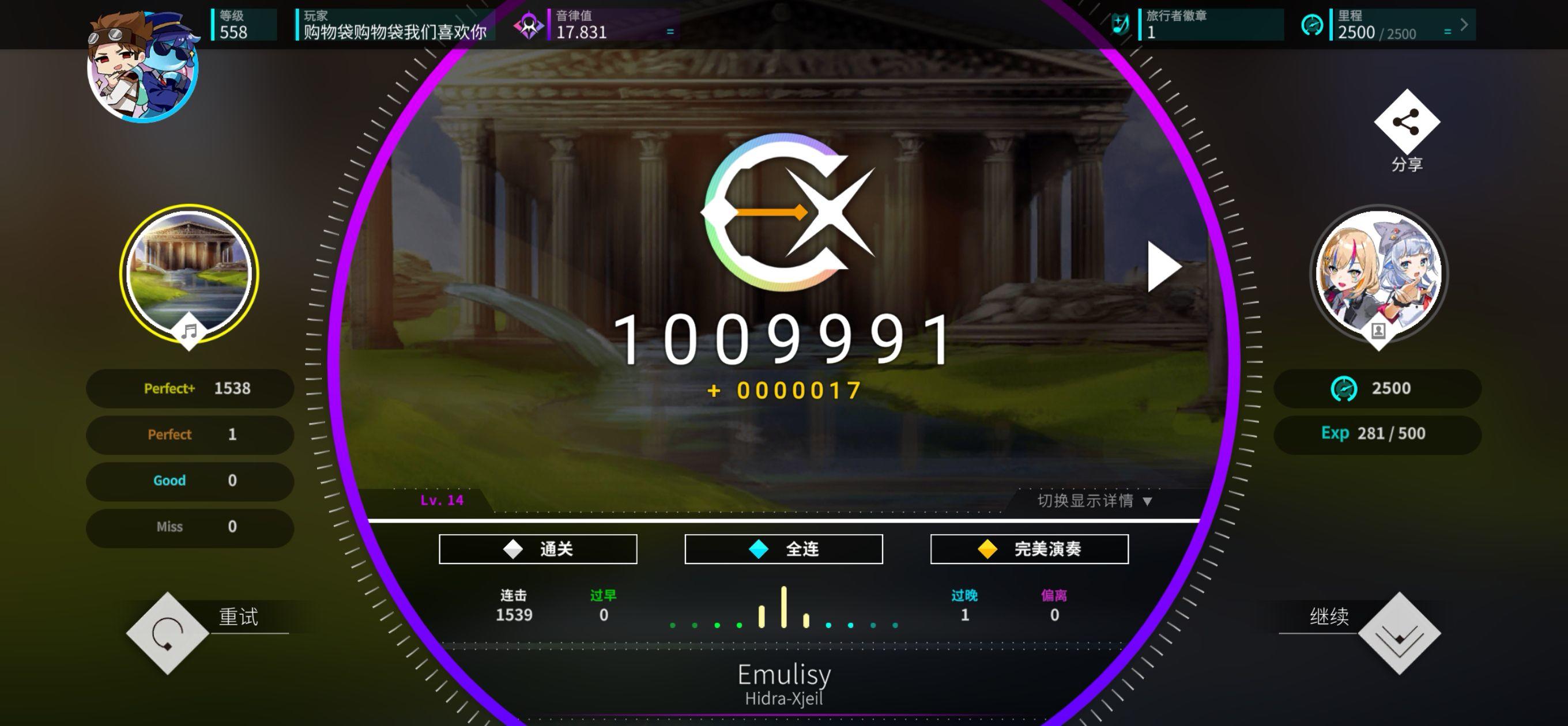This screenshot has height=726, width=1568.
Task: Select the 音律值 emblem icon
Action: (x=529, y=24)
